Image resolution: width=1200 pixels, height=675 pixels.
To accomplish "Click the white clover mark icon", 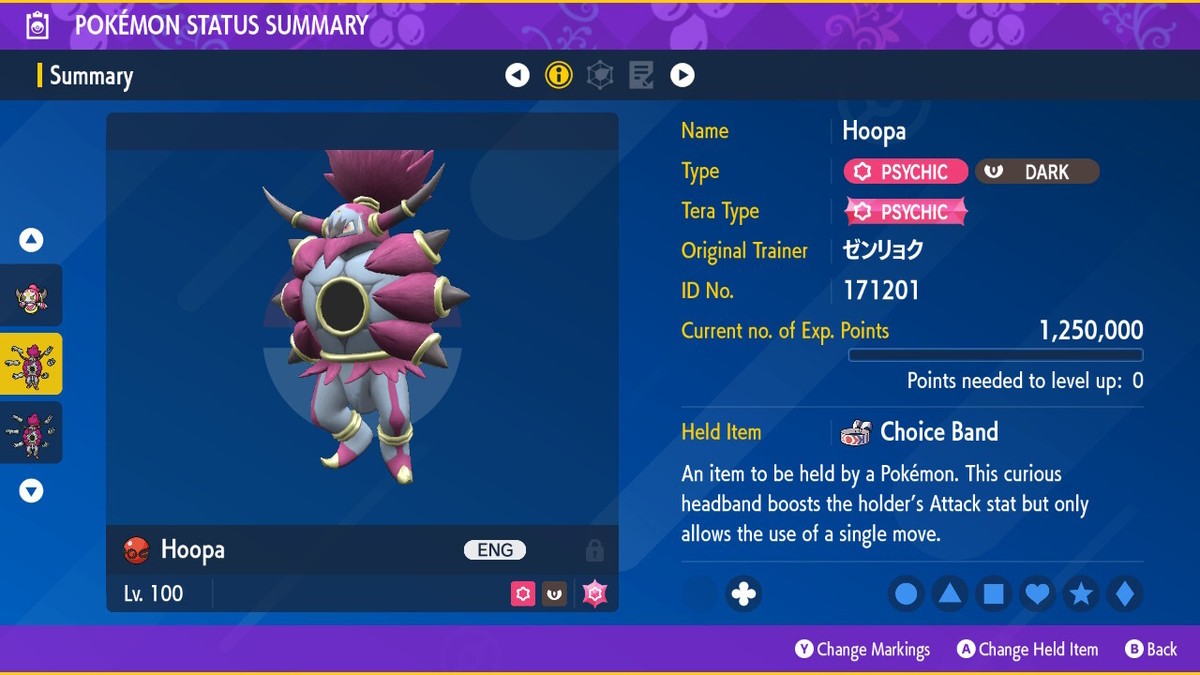I will pyautogui.click(x=743, y=594).
